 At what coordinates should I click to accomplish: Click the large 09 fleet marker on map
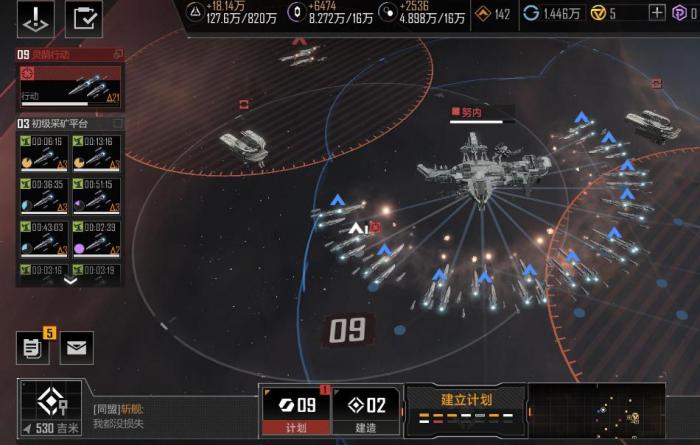[348, 329]
